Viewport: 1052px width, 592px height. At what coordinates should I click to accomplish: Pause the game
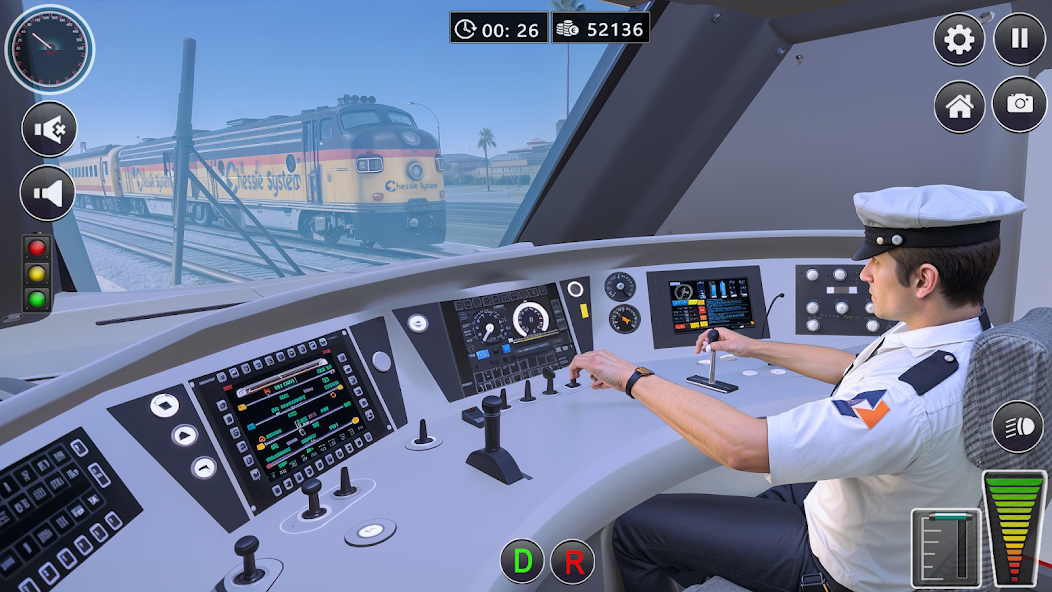point(1019,40)
